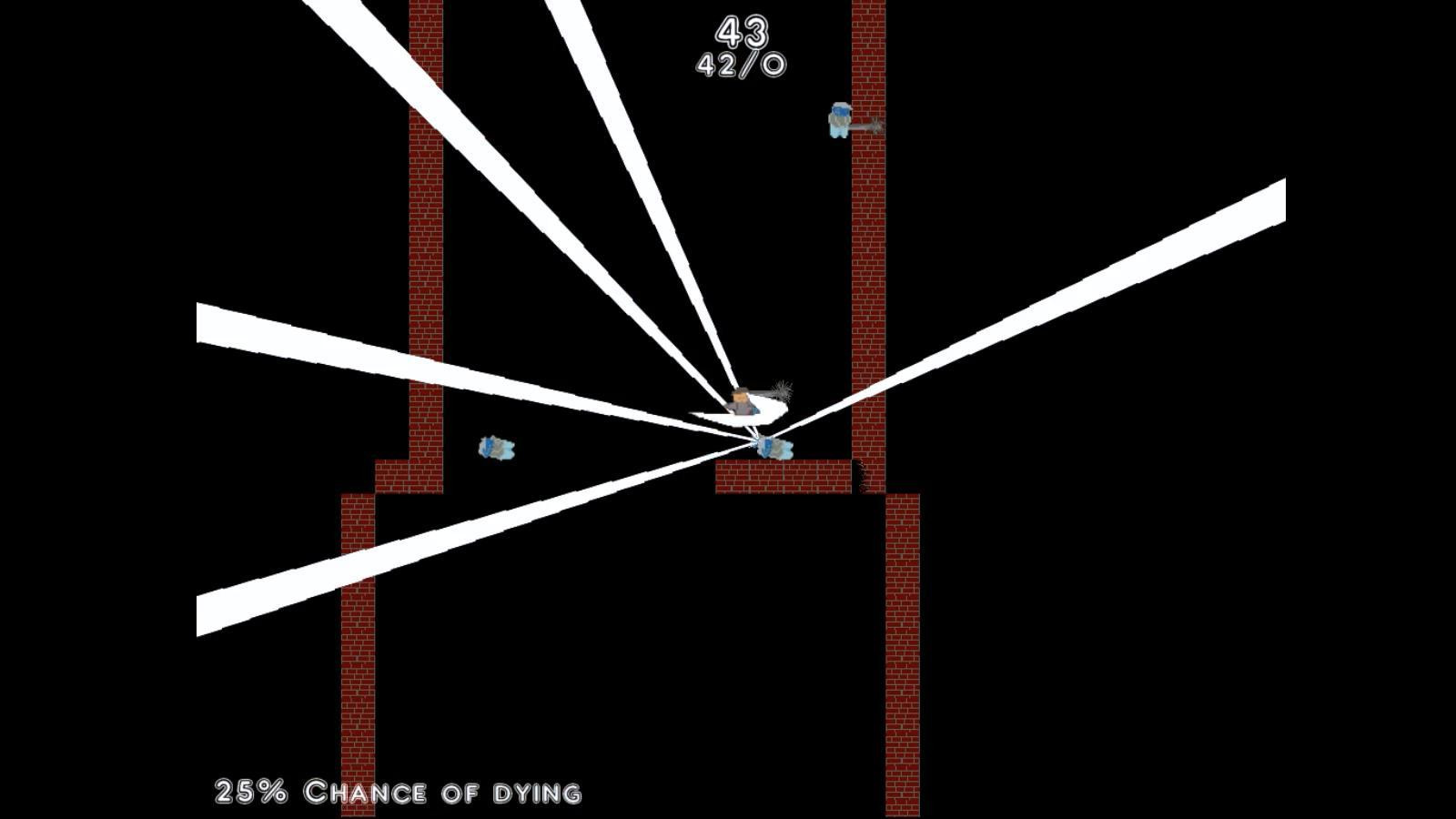This screenshot has height=819, width=1456.
Task: Click the spikes on the right platform edge
Action: (x=863, y=475)
